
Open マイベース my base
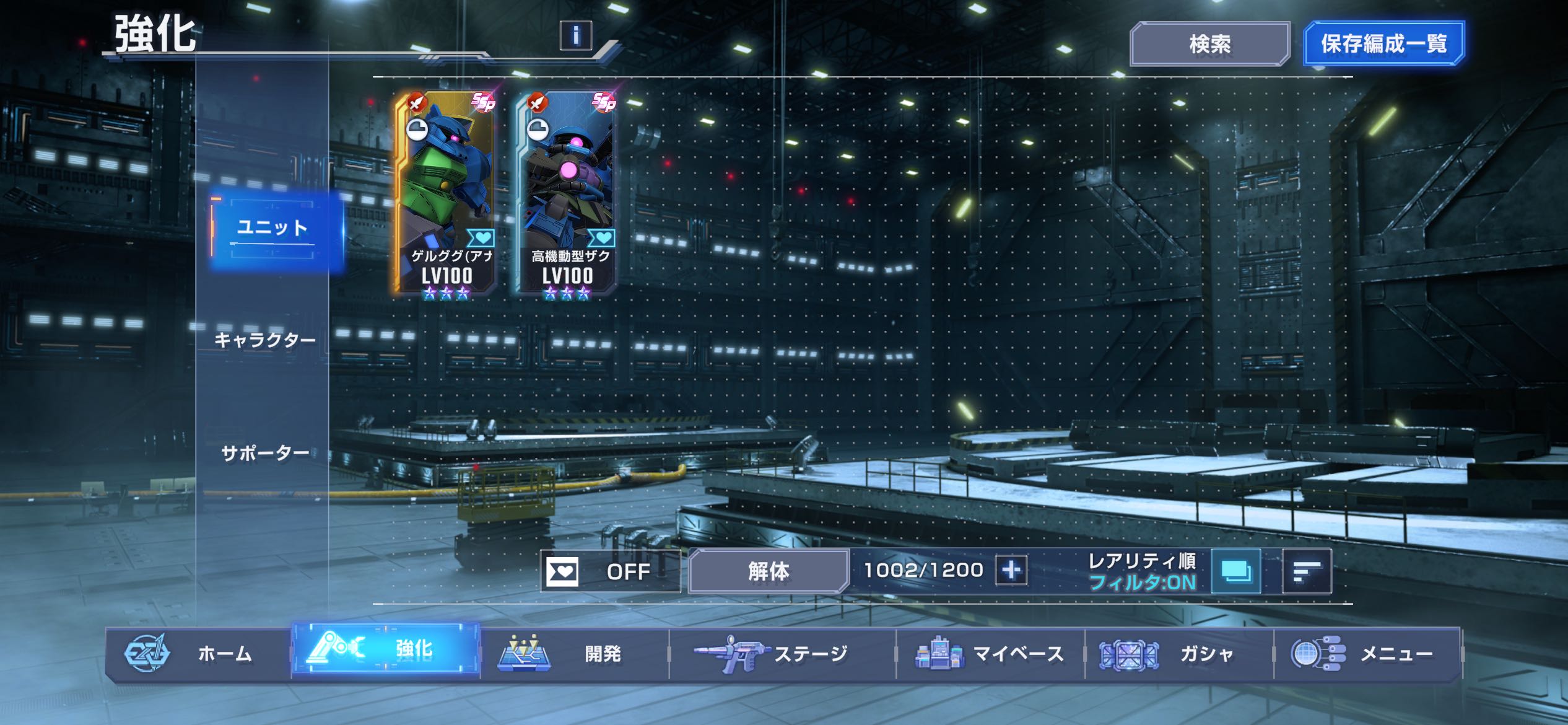point(991,654)
